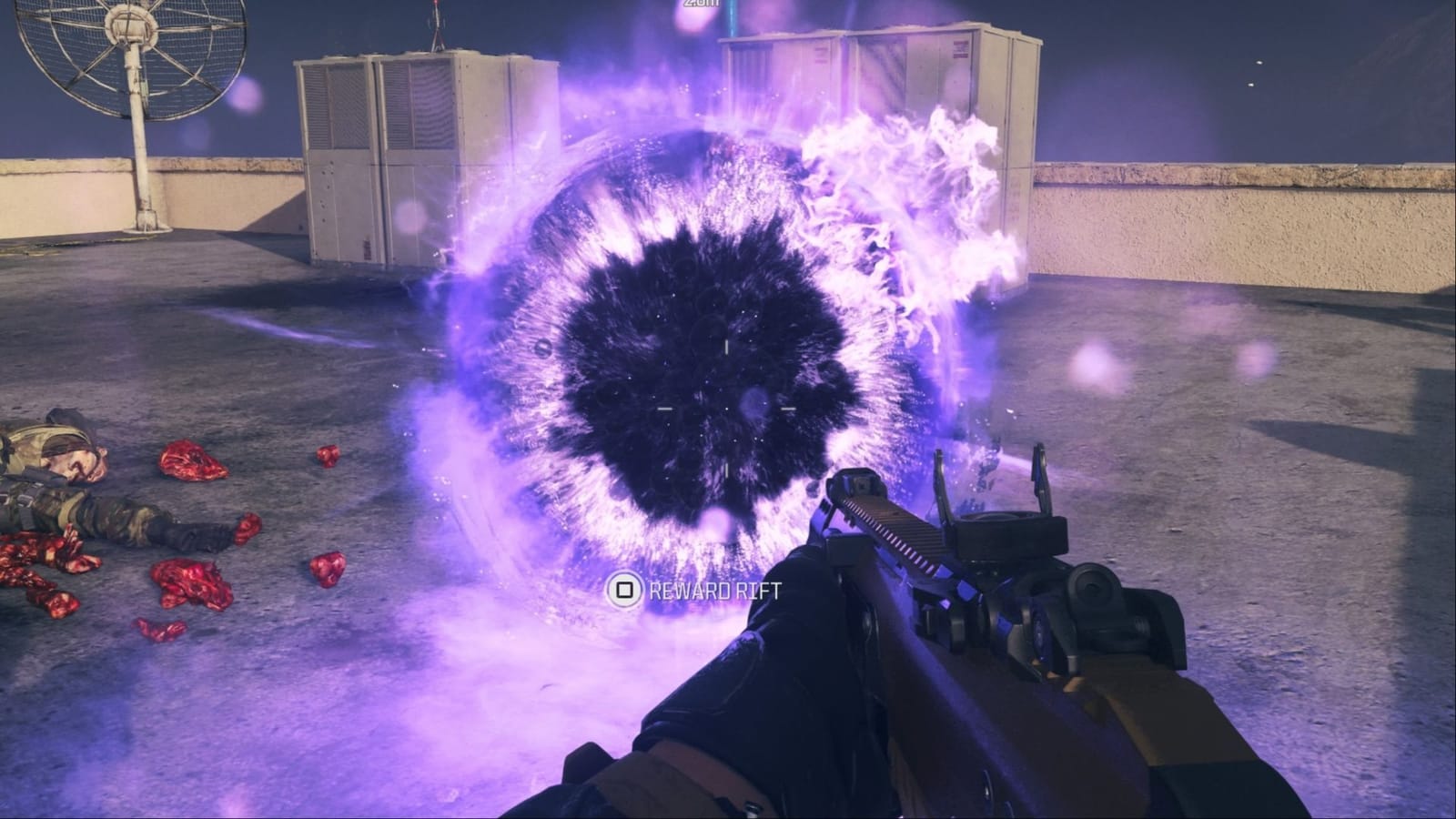Click the crosshair left tick mark

(665, 409)
